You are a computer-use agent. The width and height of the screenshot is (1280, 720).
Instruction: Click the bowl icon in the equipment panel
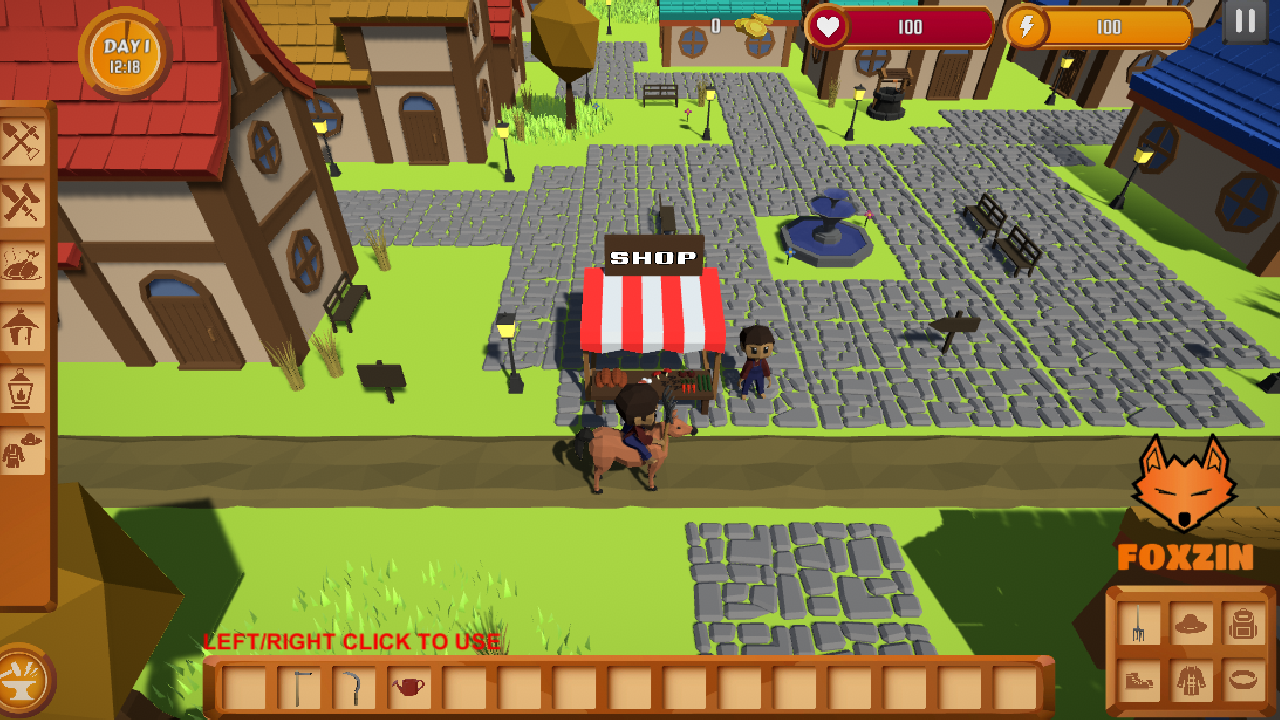pos(1243,680)
